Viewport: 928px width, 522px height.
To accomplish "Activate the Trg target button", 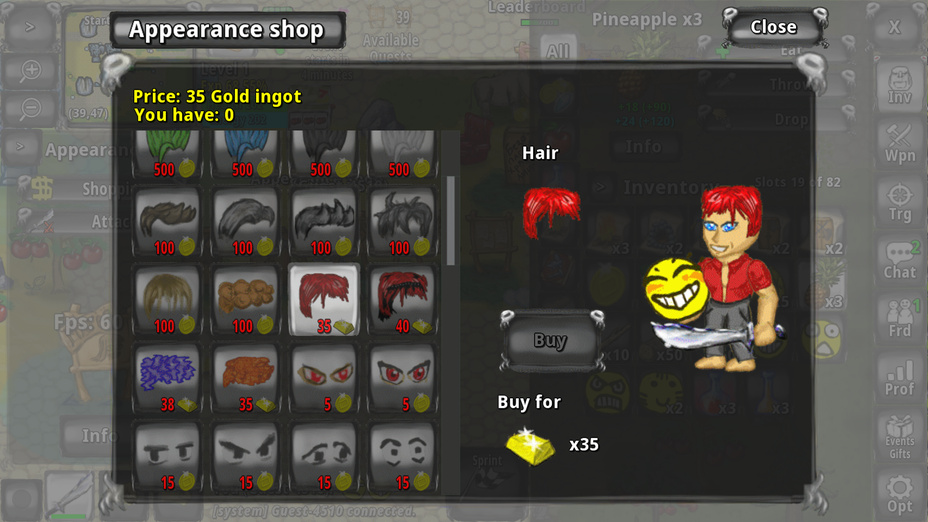I will (x=899, y=201).
